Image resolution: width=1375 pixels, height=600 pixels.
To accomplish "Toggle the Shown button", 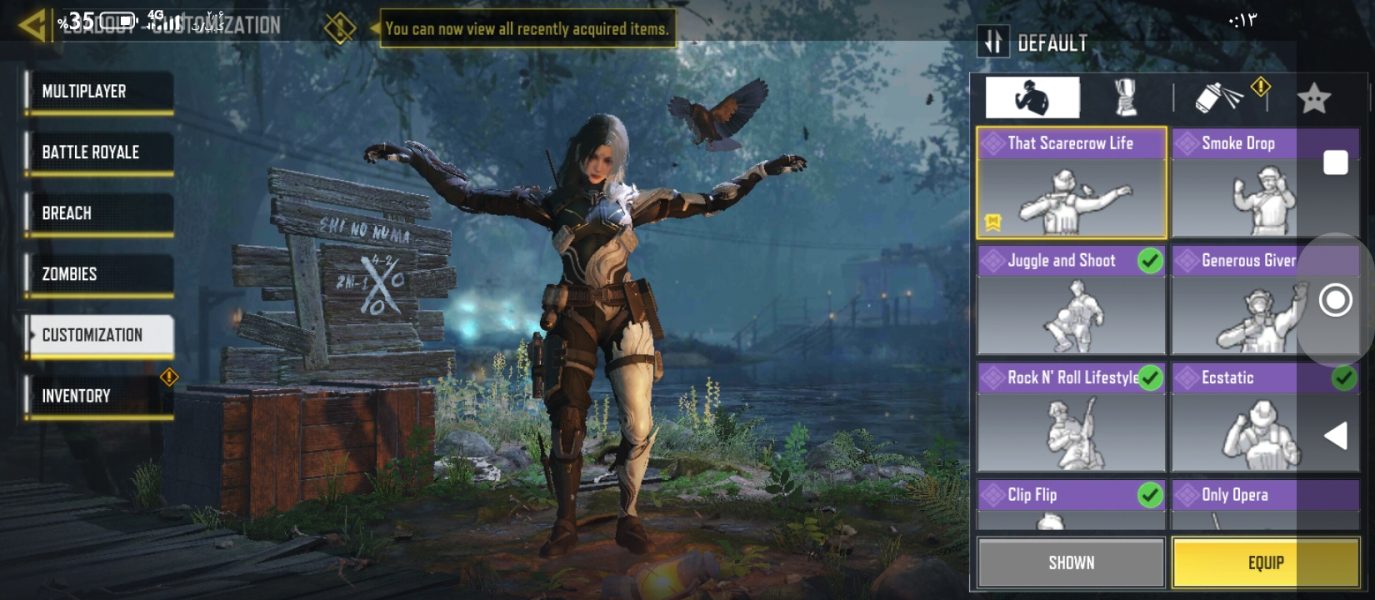I will [x=1071, y=563].
